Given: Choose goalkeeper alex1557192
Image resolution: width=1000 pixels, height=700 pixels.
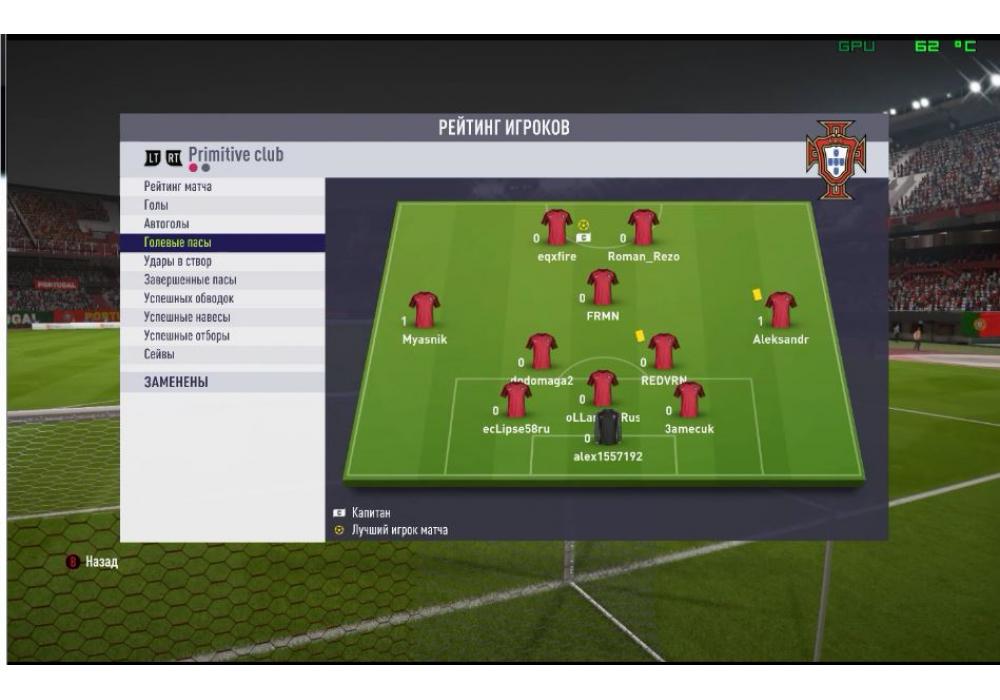Looking at the screenshot, I should (607, 428).
